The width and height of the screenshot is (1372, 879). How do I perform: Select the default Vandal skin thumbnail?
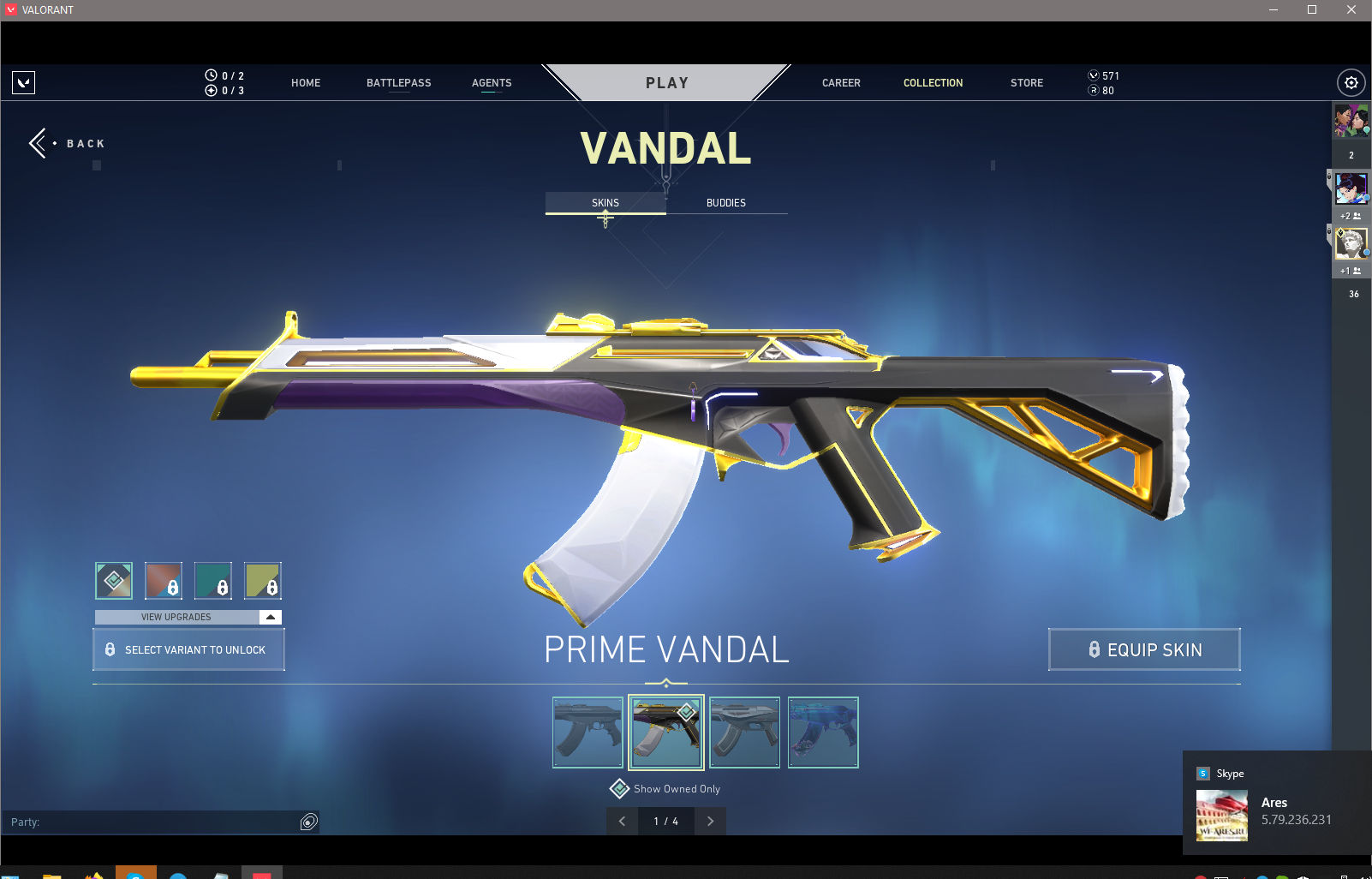click(588, 732)
